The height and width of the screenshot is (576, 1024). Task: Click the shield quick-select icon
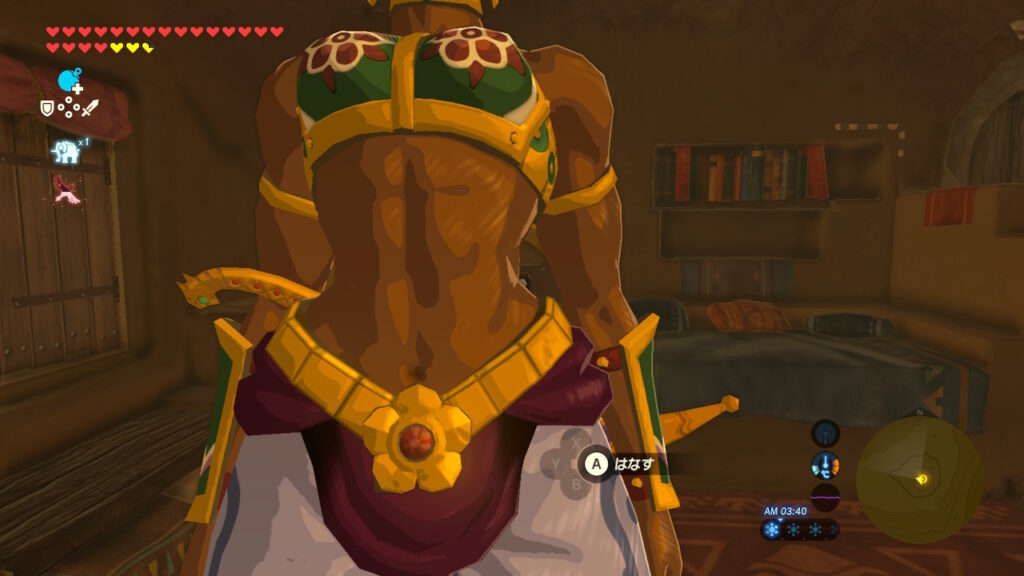(46, 107)
